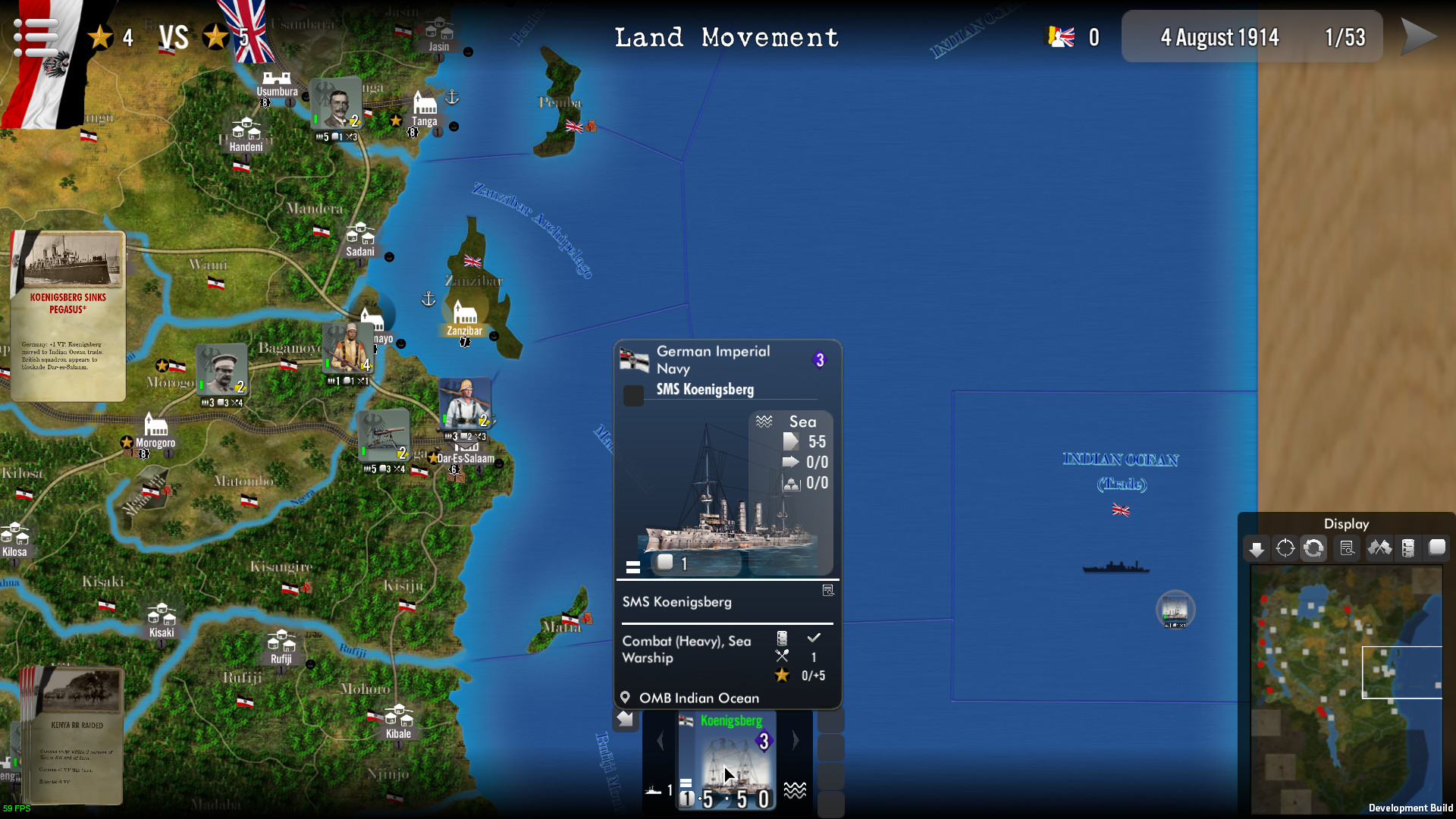Click left chevron to view previous unit

[x=660, y=741]
